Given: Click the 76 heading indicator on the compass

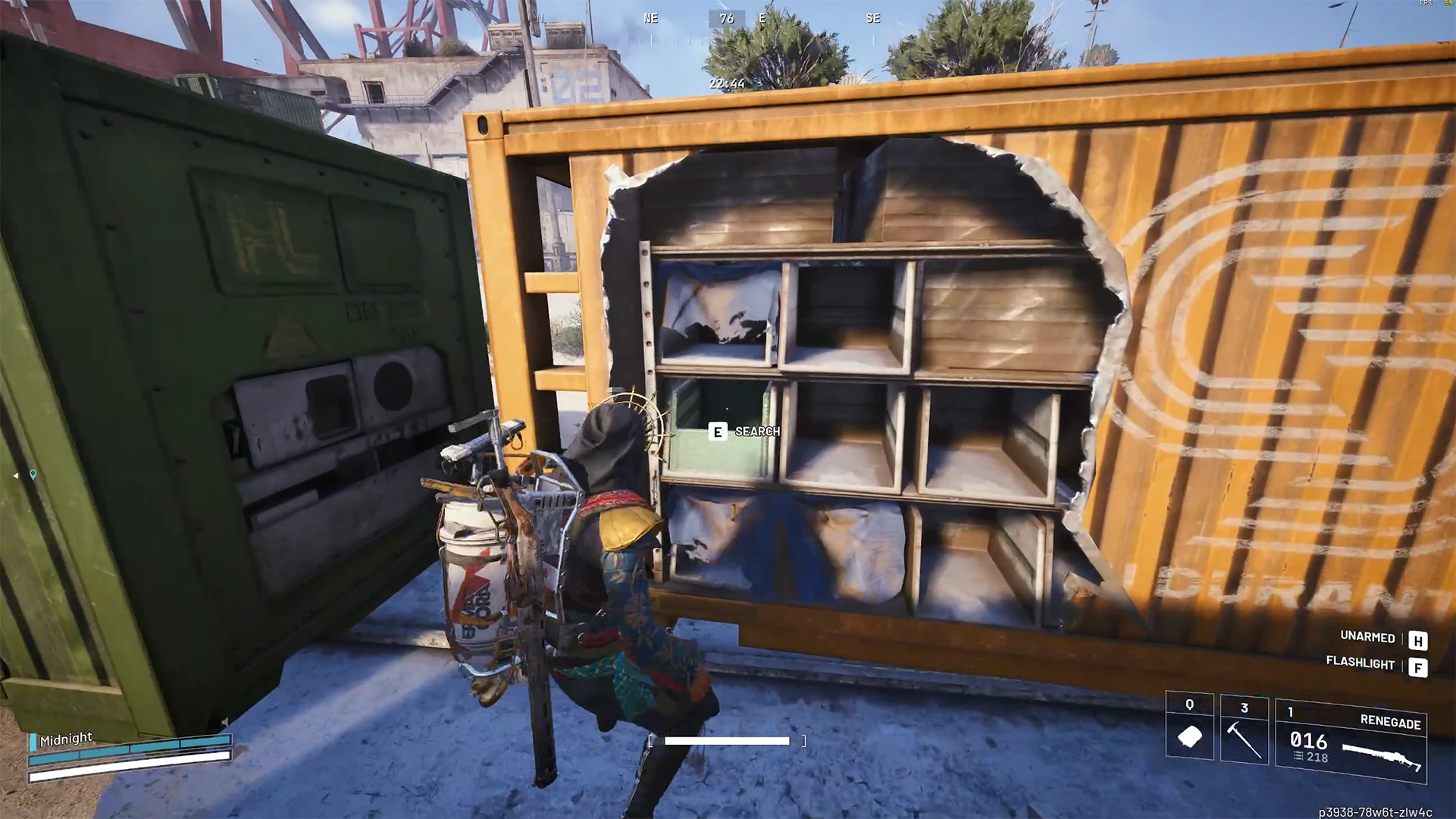Looking at the screenshot, I should (x=726, y=17).
